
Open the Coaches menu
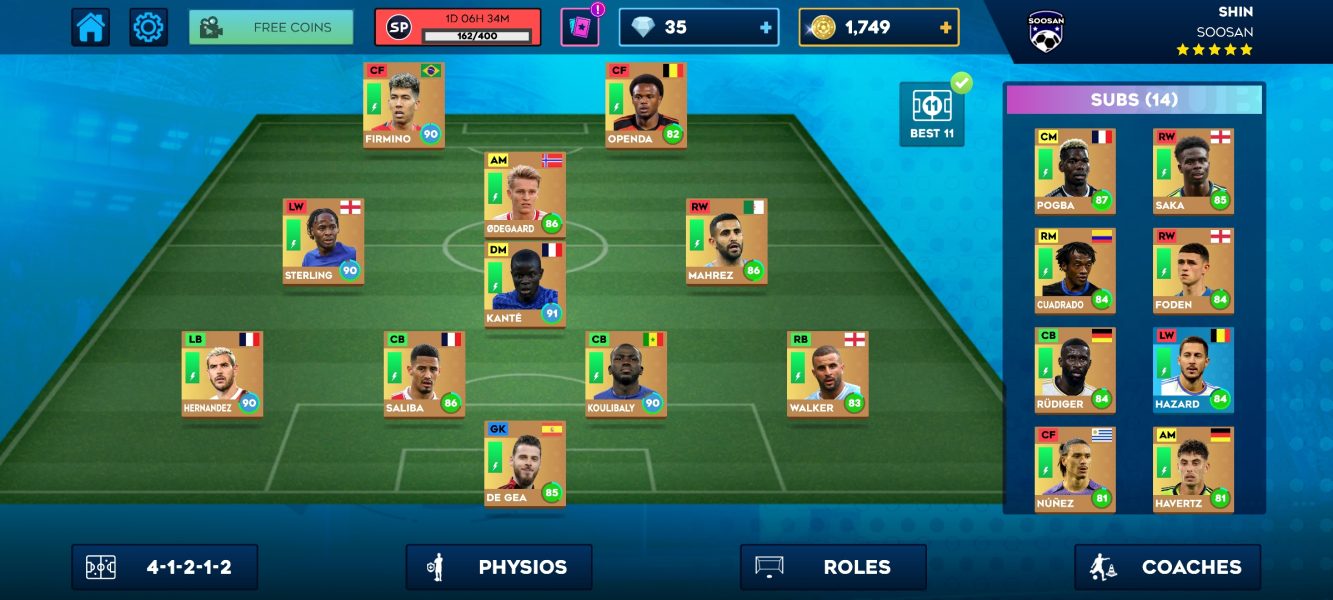(x=1167, y=567)
